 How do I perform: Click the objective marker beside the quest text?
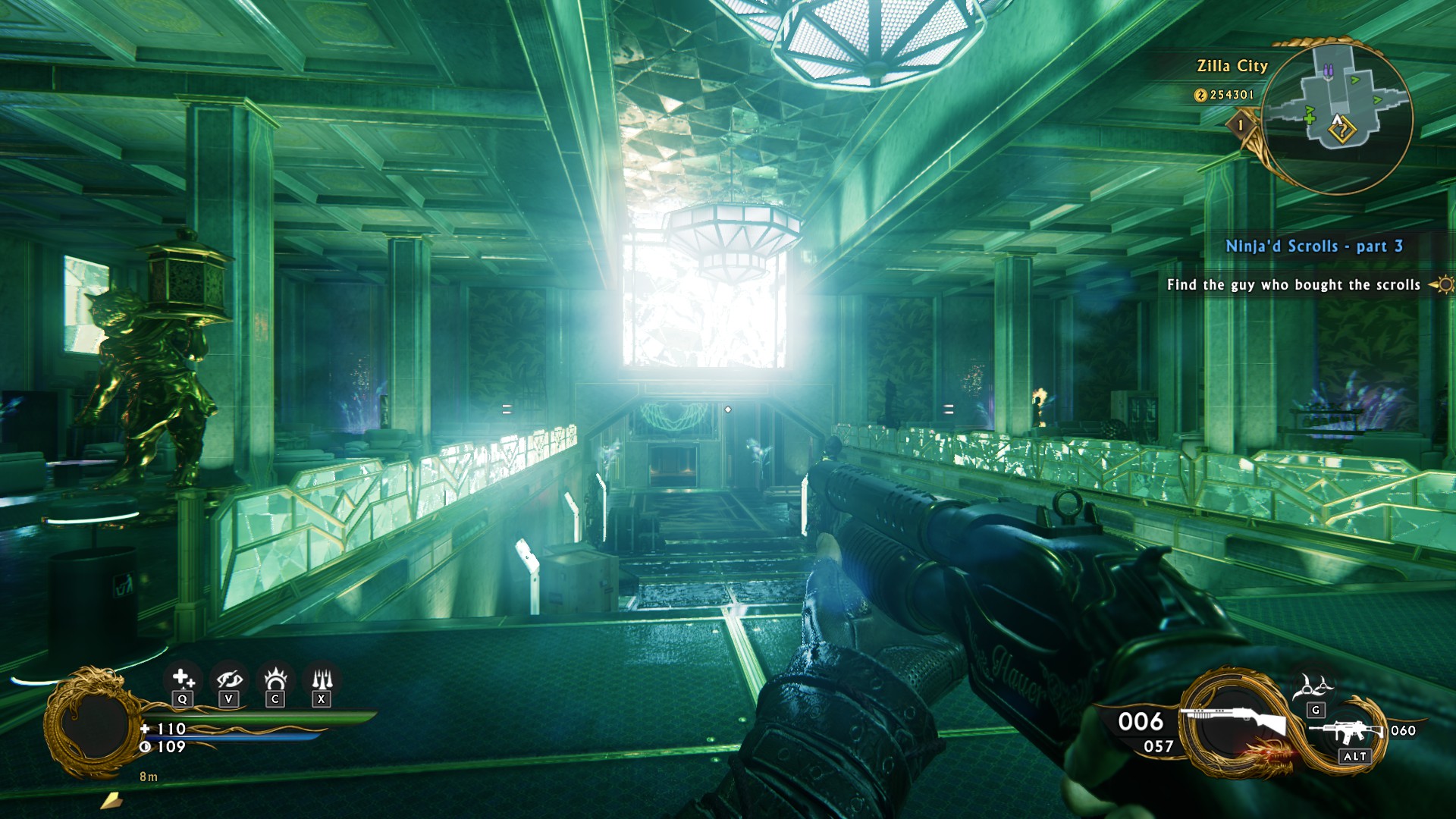point(1443,285)
